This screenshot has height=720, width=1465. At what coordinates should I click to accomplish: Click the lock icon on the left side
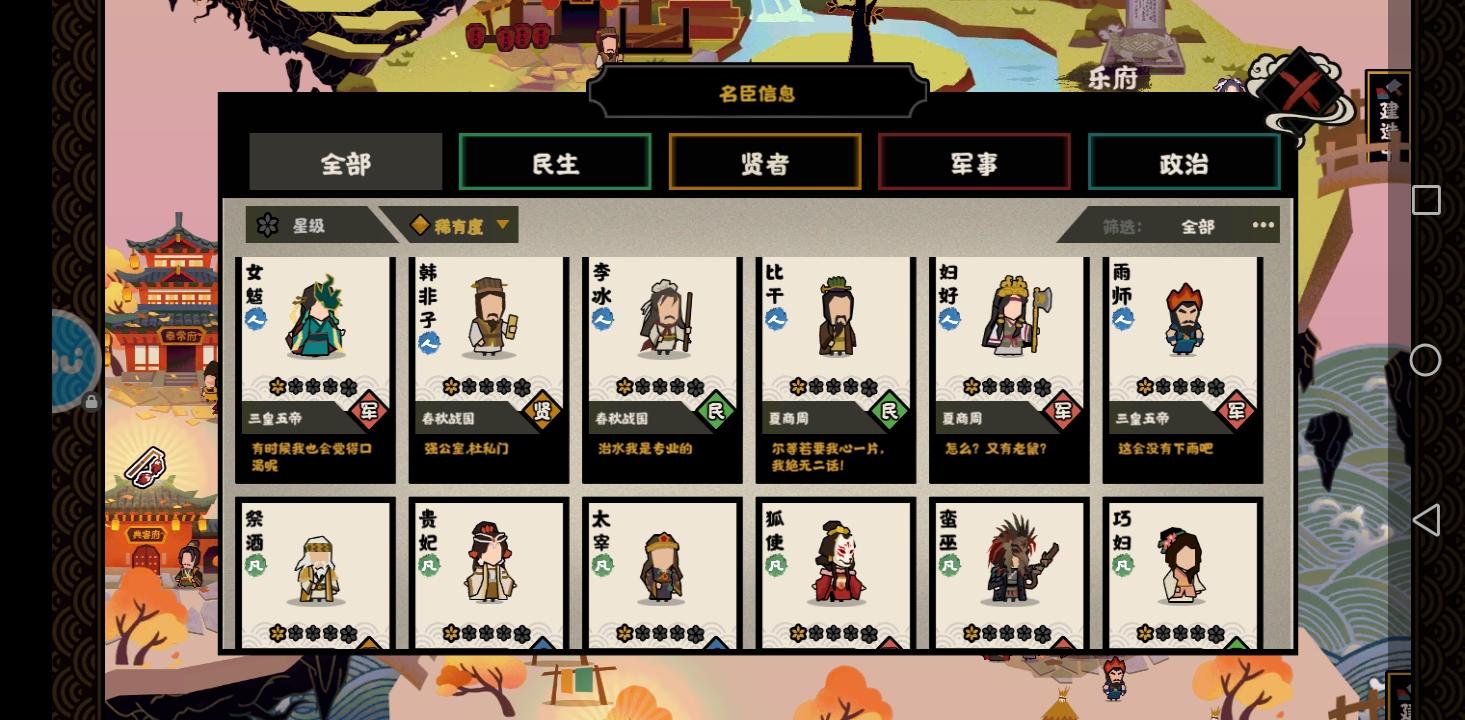point(91,401)
